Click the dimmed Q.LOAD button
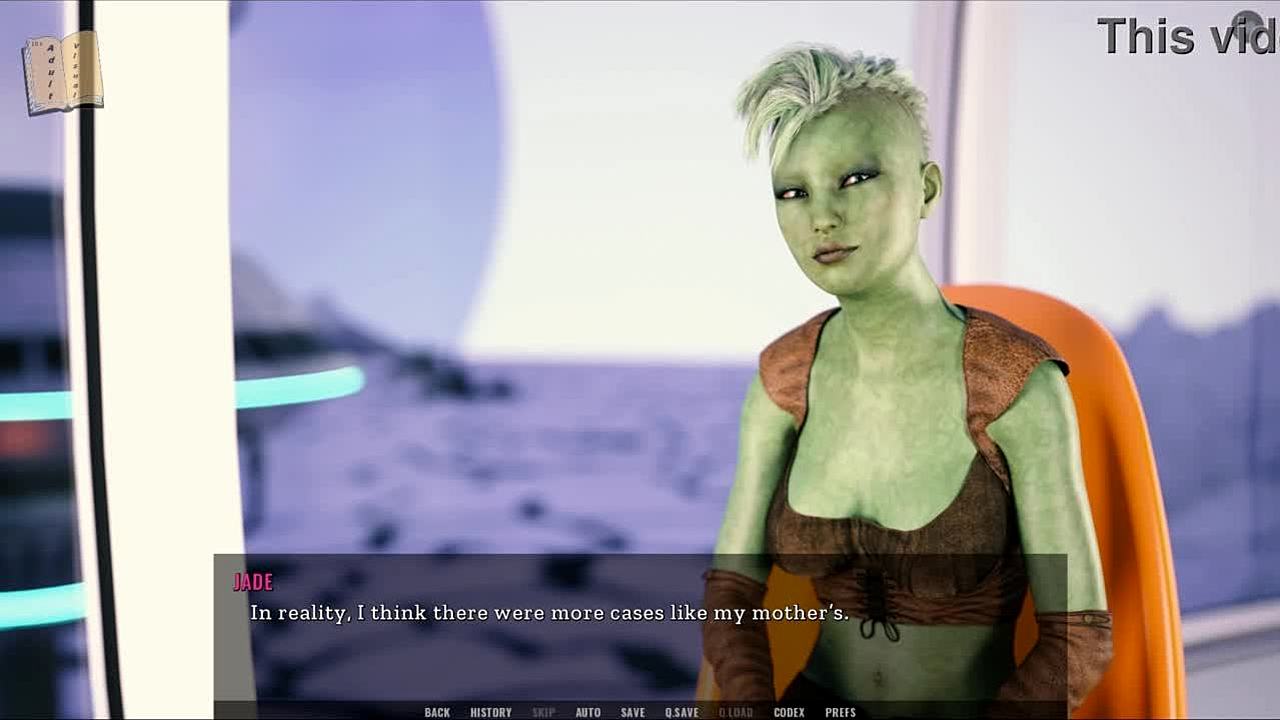 [x=736, y=712]
